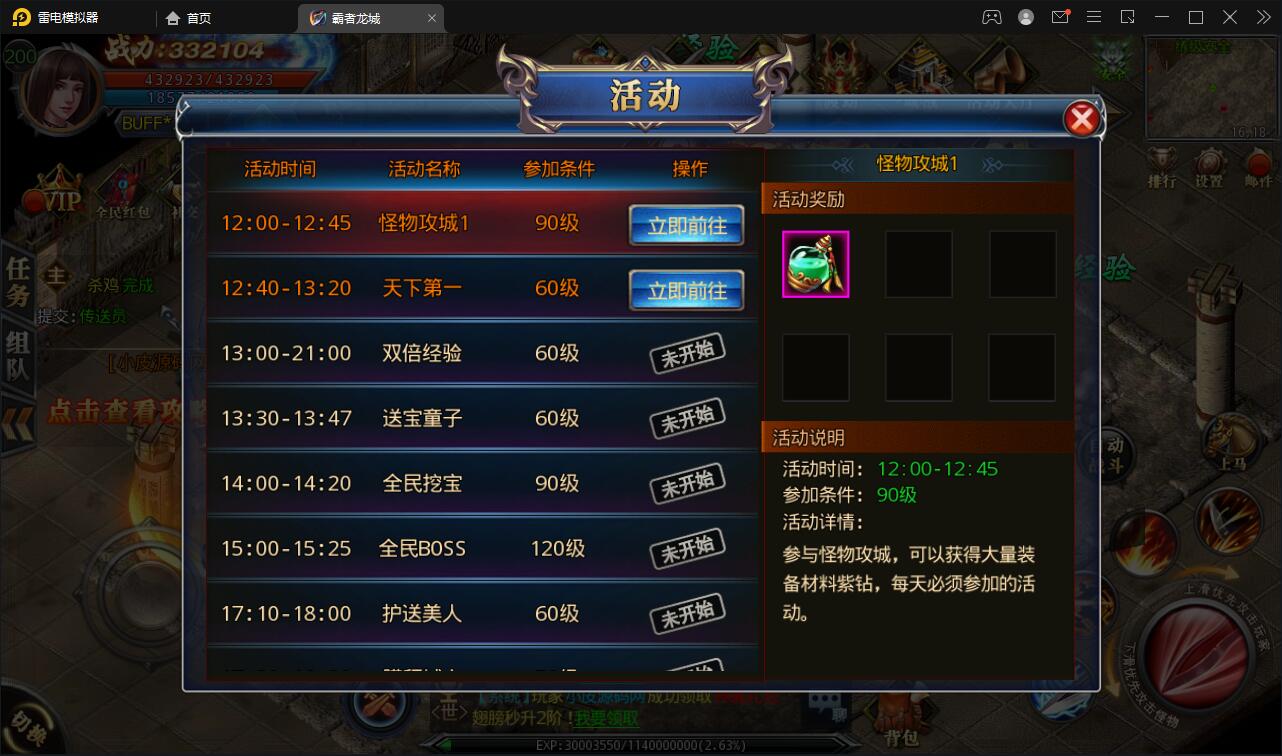This screenshot has width=1282, height=756.
Task: Click 立即前往 for 怪物攻城1
Action: (x=686, y=225)
